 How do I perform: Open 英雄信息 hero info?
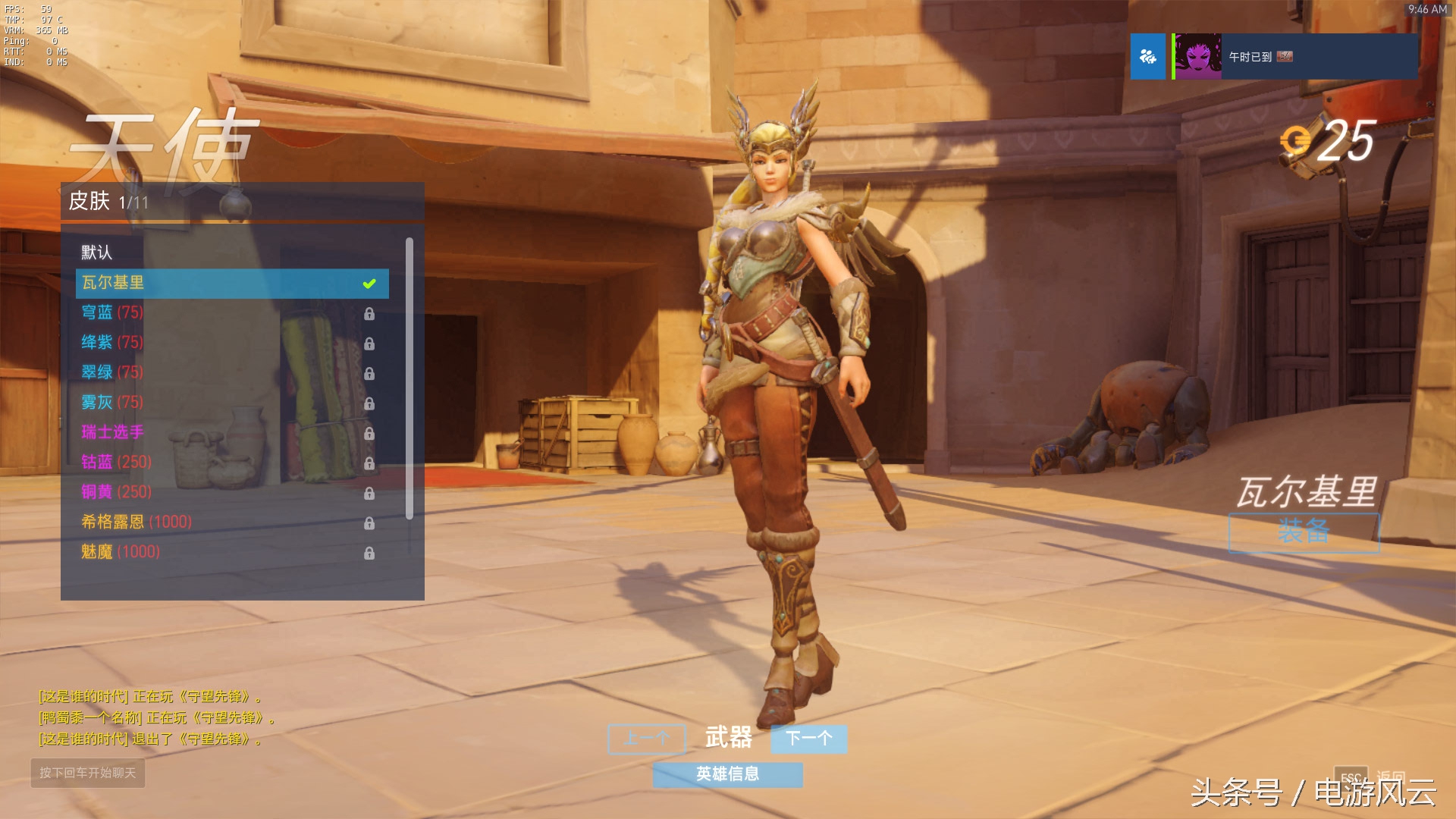(727, 774)
